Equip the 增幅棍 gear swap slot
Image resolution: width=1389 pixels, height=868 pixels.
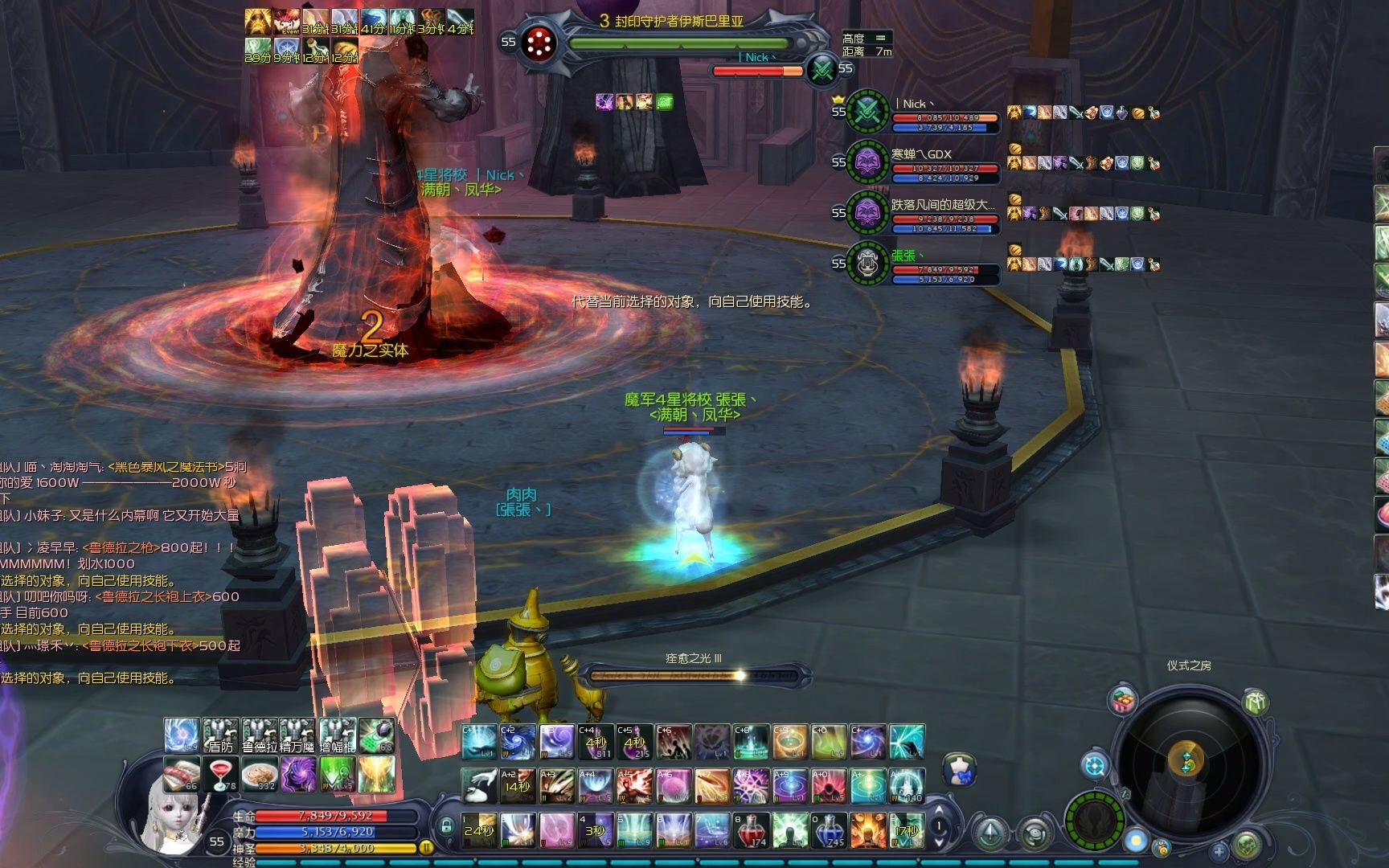click(338, 735)
